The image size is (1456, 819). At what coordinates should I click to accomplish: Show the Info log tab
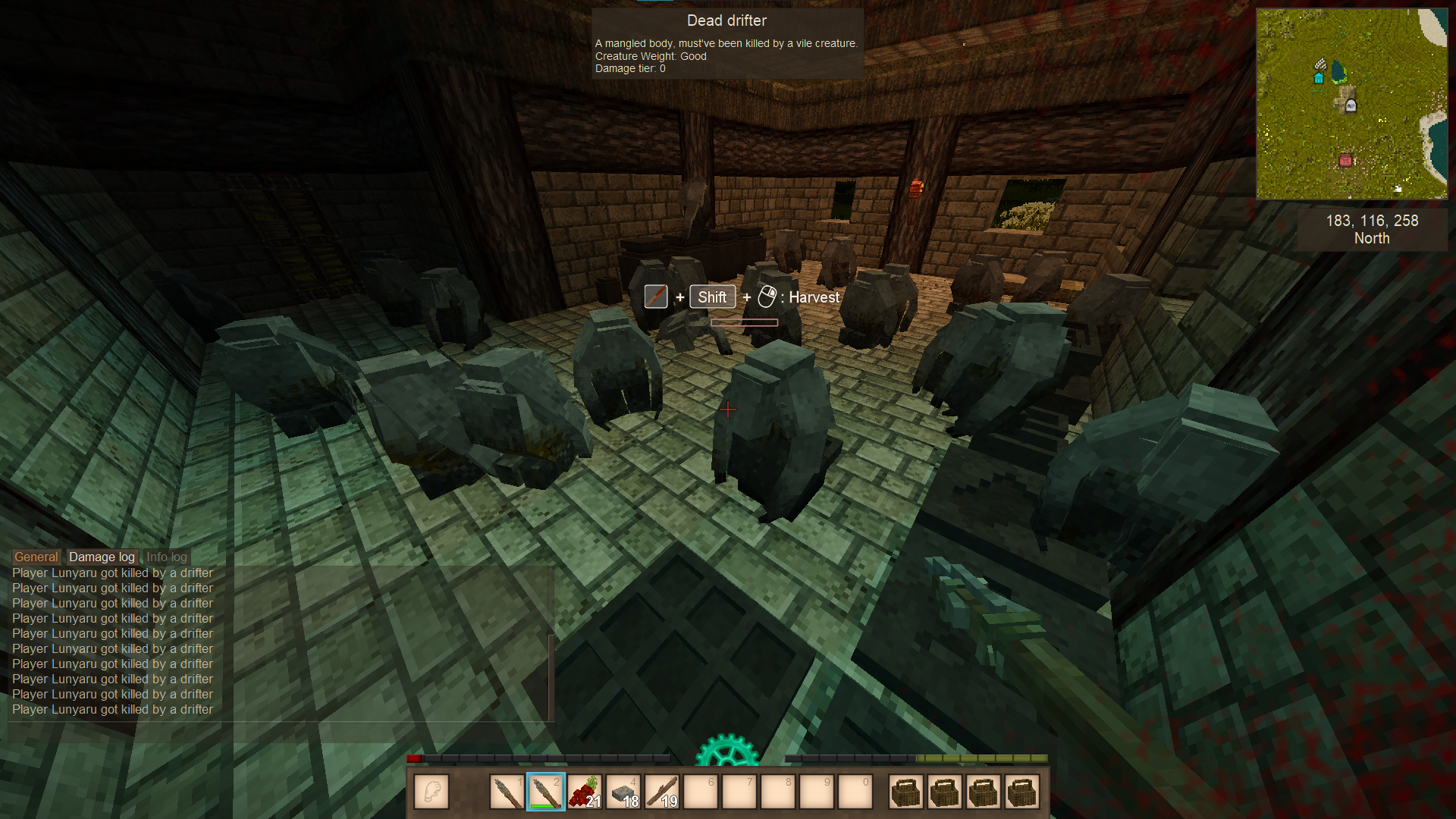167,557
